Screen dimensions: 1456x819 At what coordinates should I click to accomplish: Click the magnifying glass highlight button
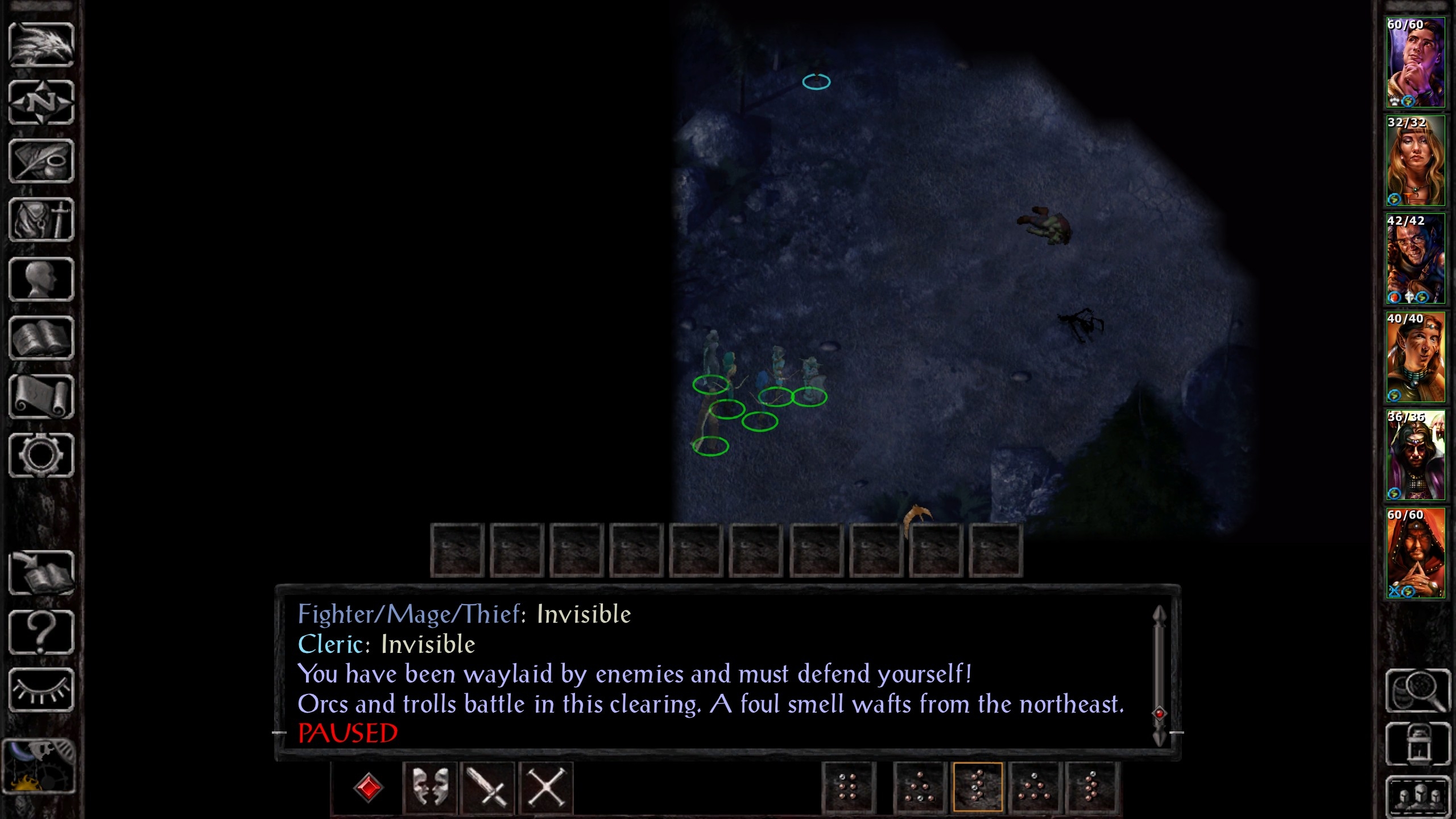(x=1418, y=690)
